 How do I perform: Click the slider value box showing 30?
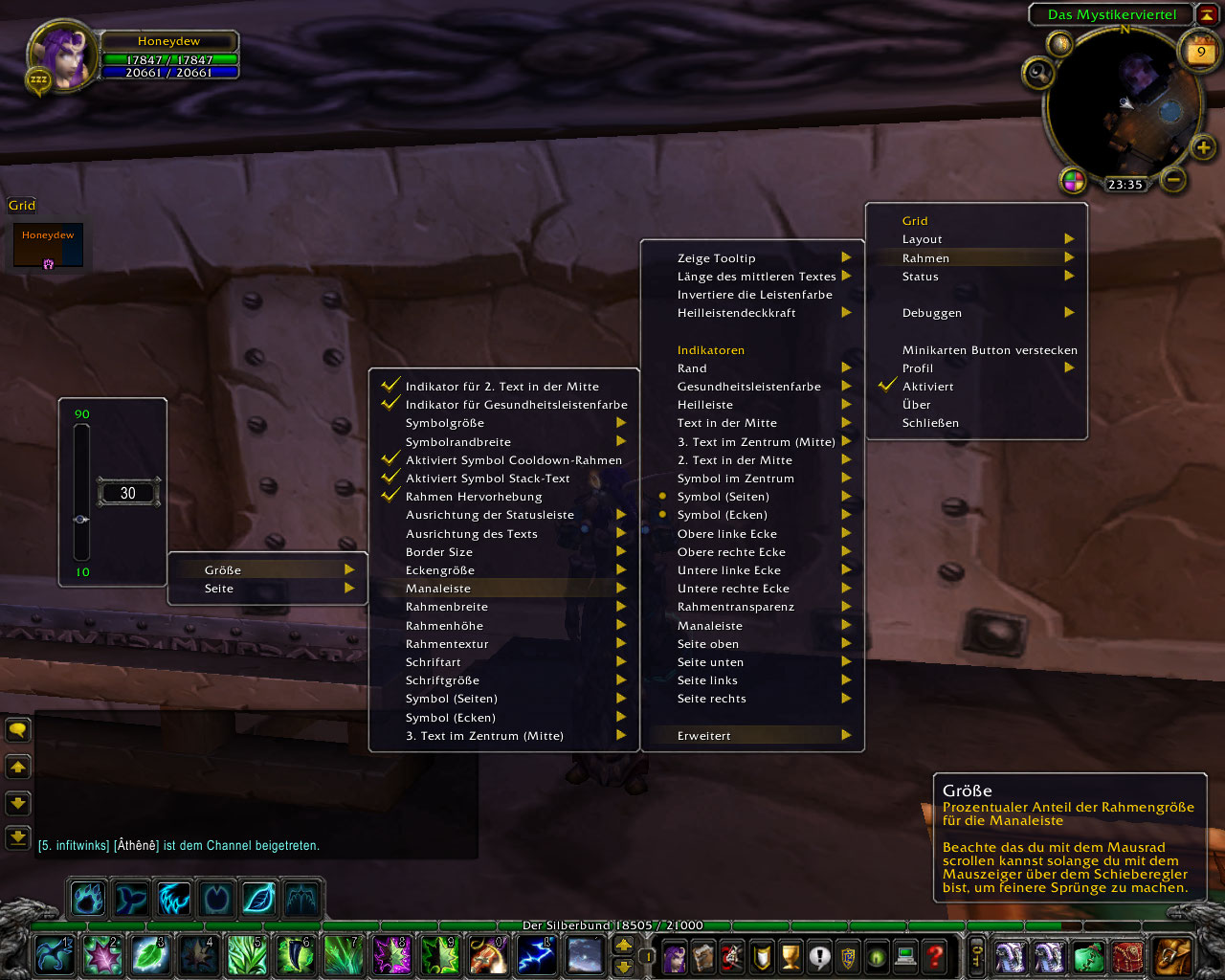click(128, 493)
